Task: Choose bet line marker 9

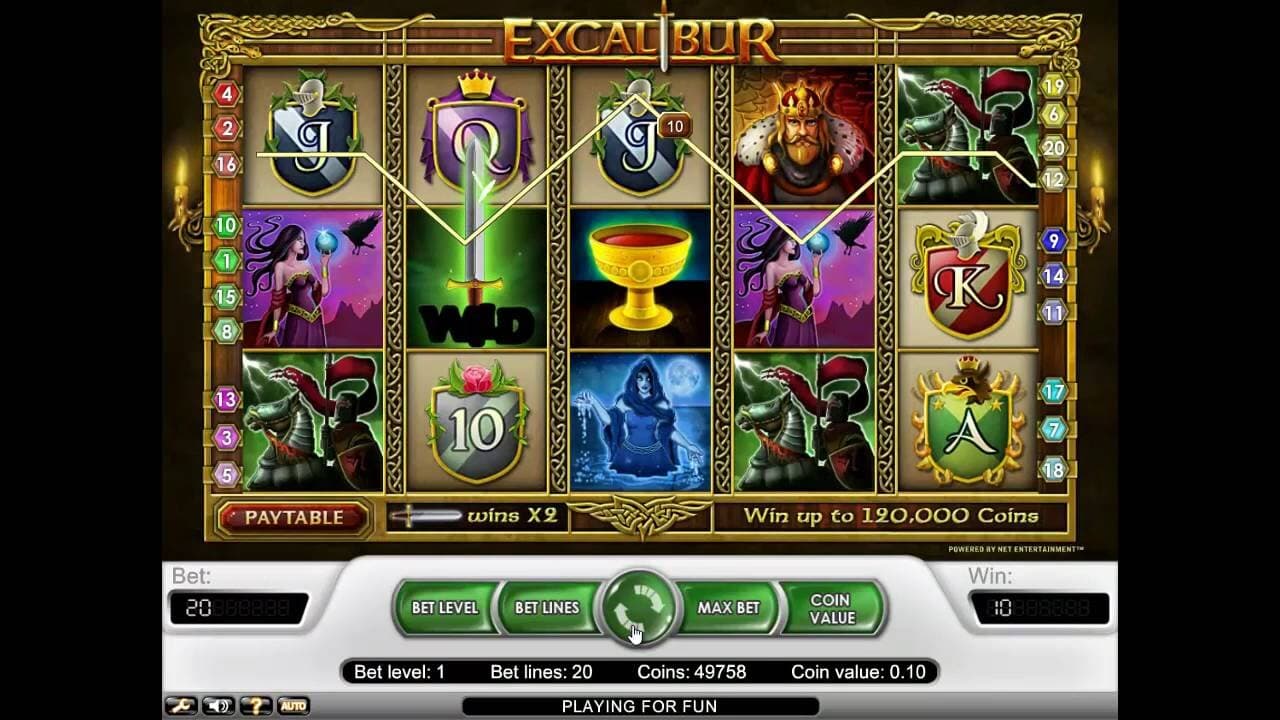Action: coord(1053,240)
